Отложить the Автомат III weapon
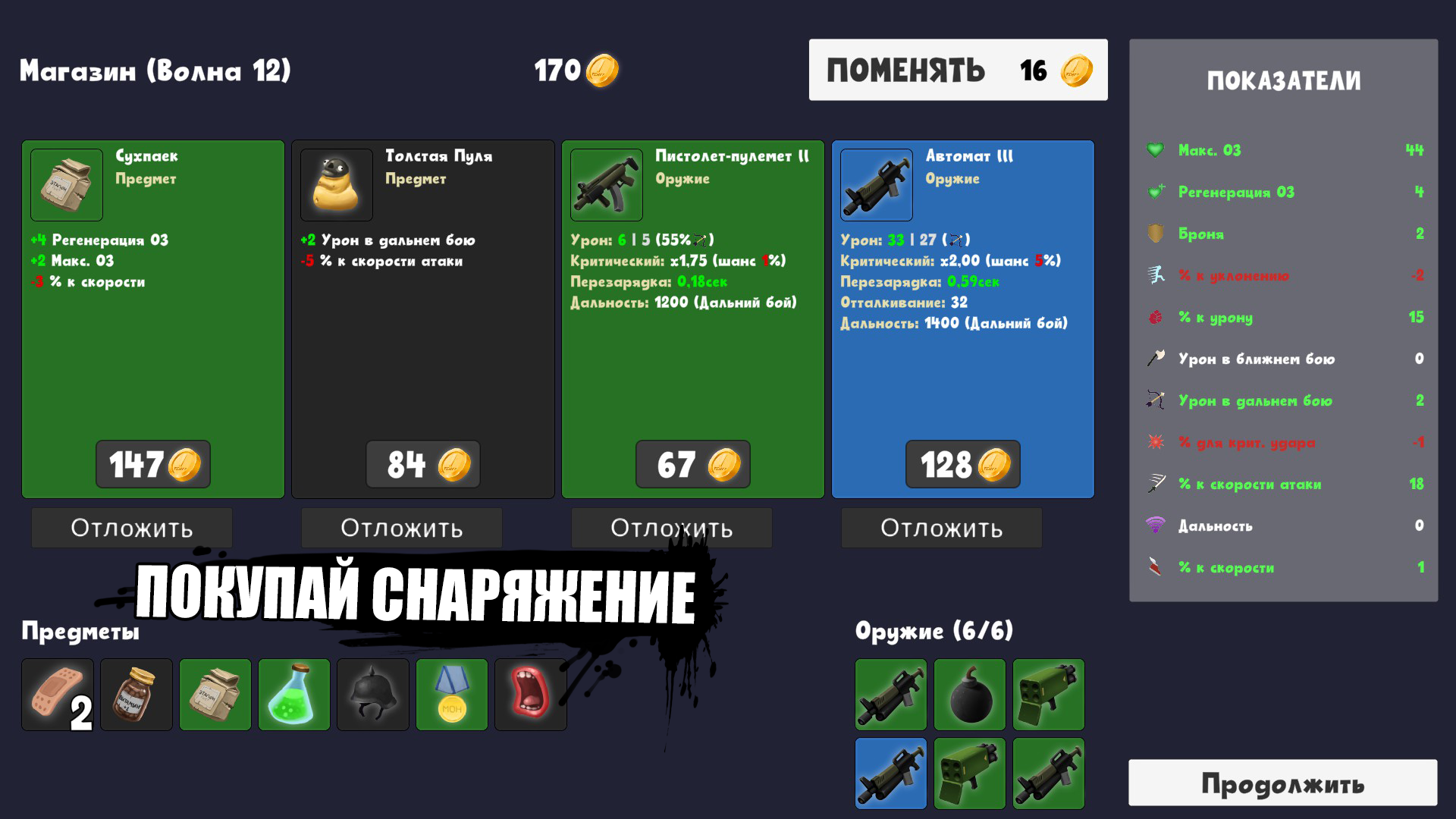Image resolution: width=1456 pixels, height=819 pixels. [x=941, y=528]
